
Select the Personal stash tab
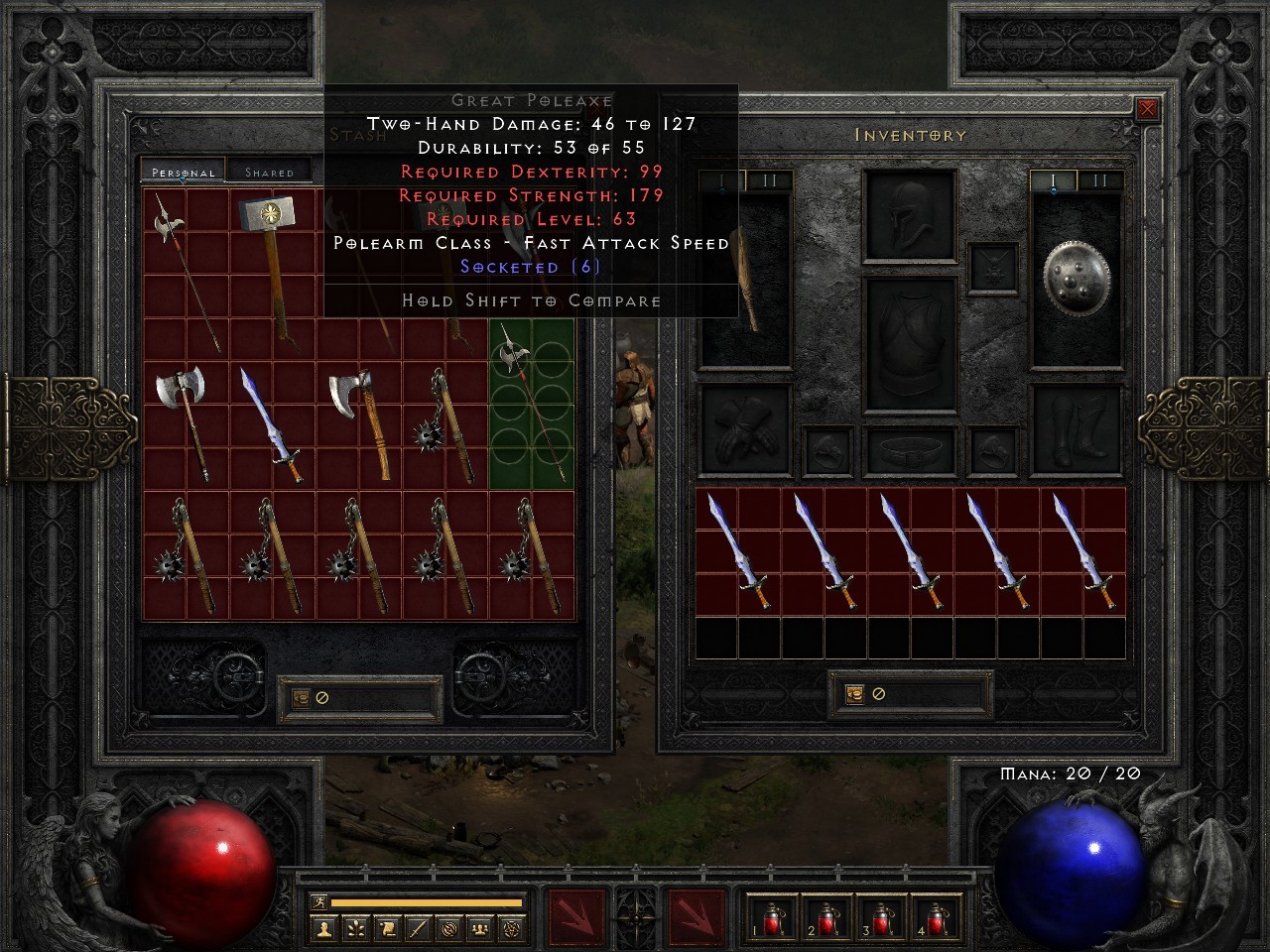click(x=182, y=171)
